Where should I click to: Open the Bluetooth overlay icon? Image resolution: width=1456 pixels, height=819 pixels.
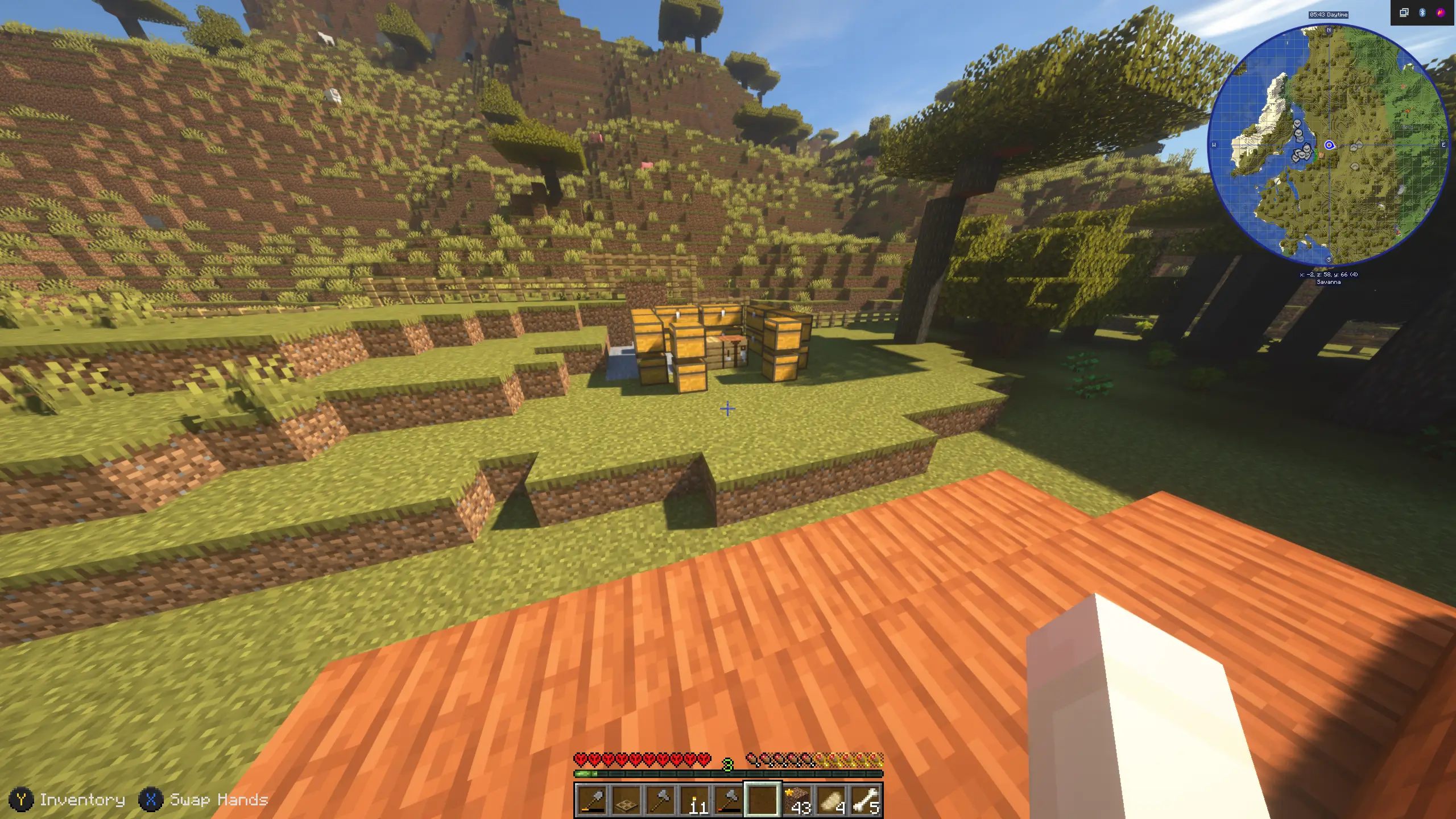pos(1422,13)
